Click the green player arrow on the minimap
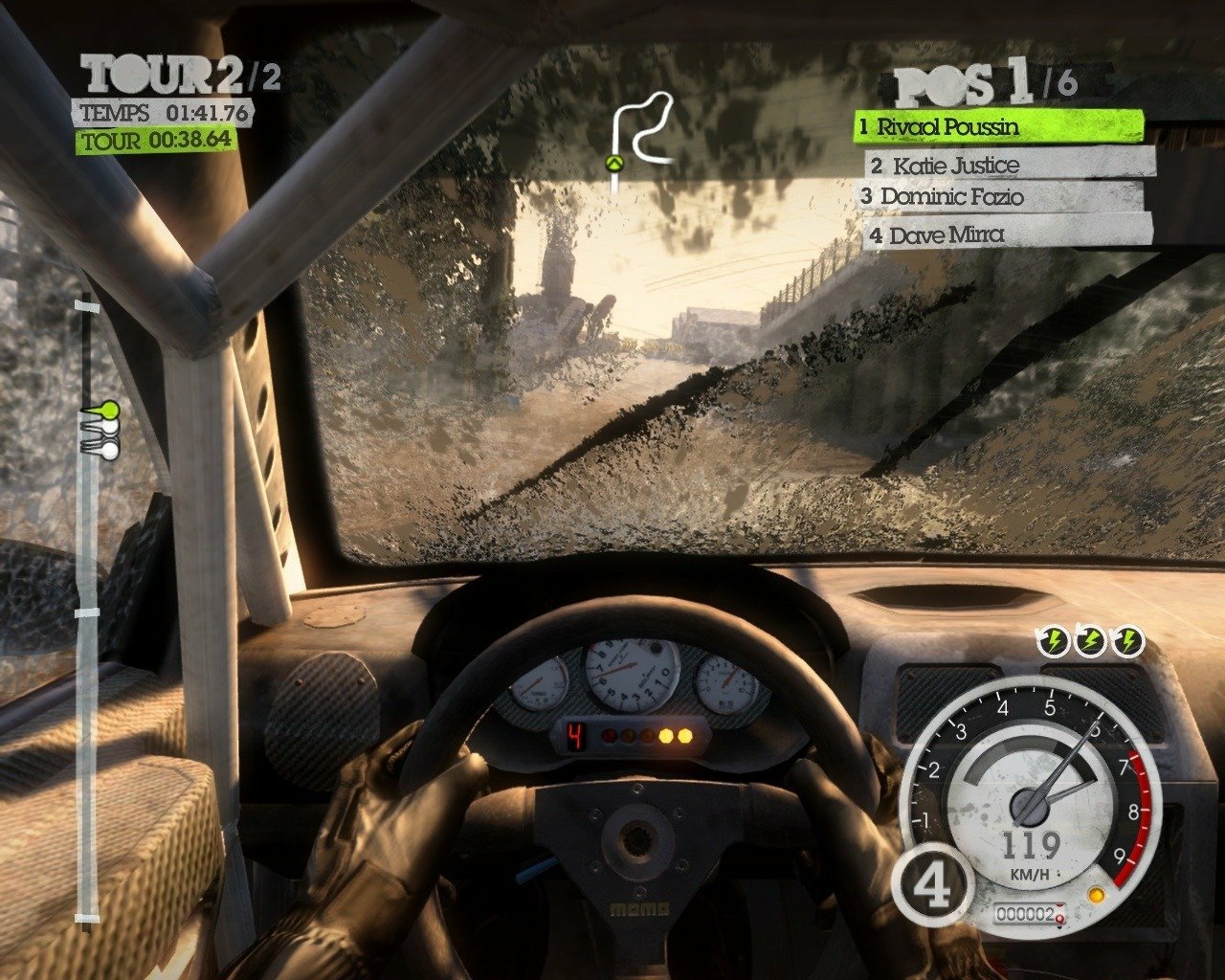The width and height of the screenshot is (1225, 980). [x=613, y=164]
